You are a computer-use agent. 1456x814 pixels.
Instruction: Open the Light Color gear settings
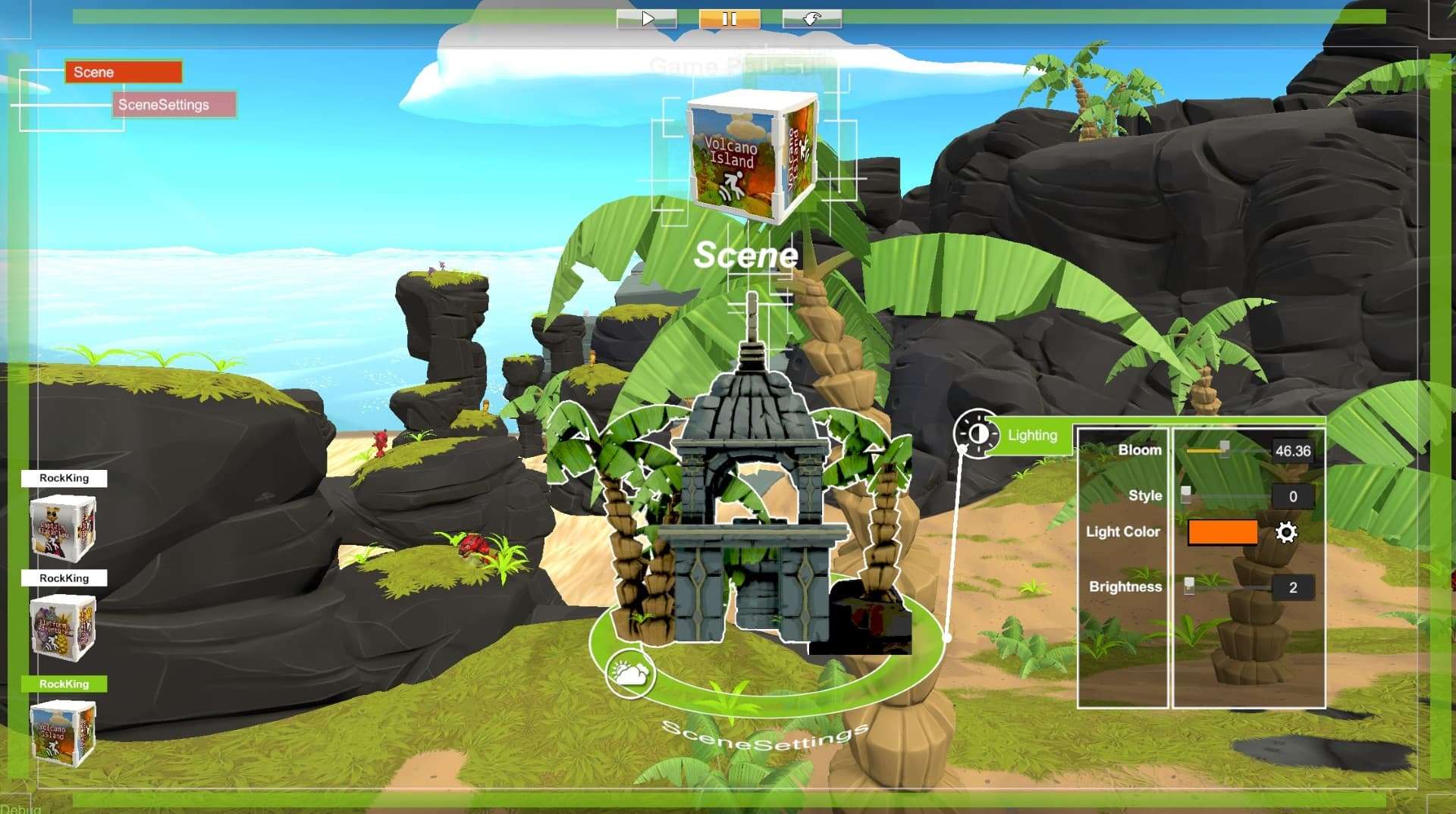click(x=1286, y=532)
